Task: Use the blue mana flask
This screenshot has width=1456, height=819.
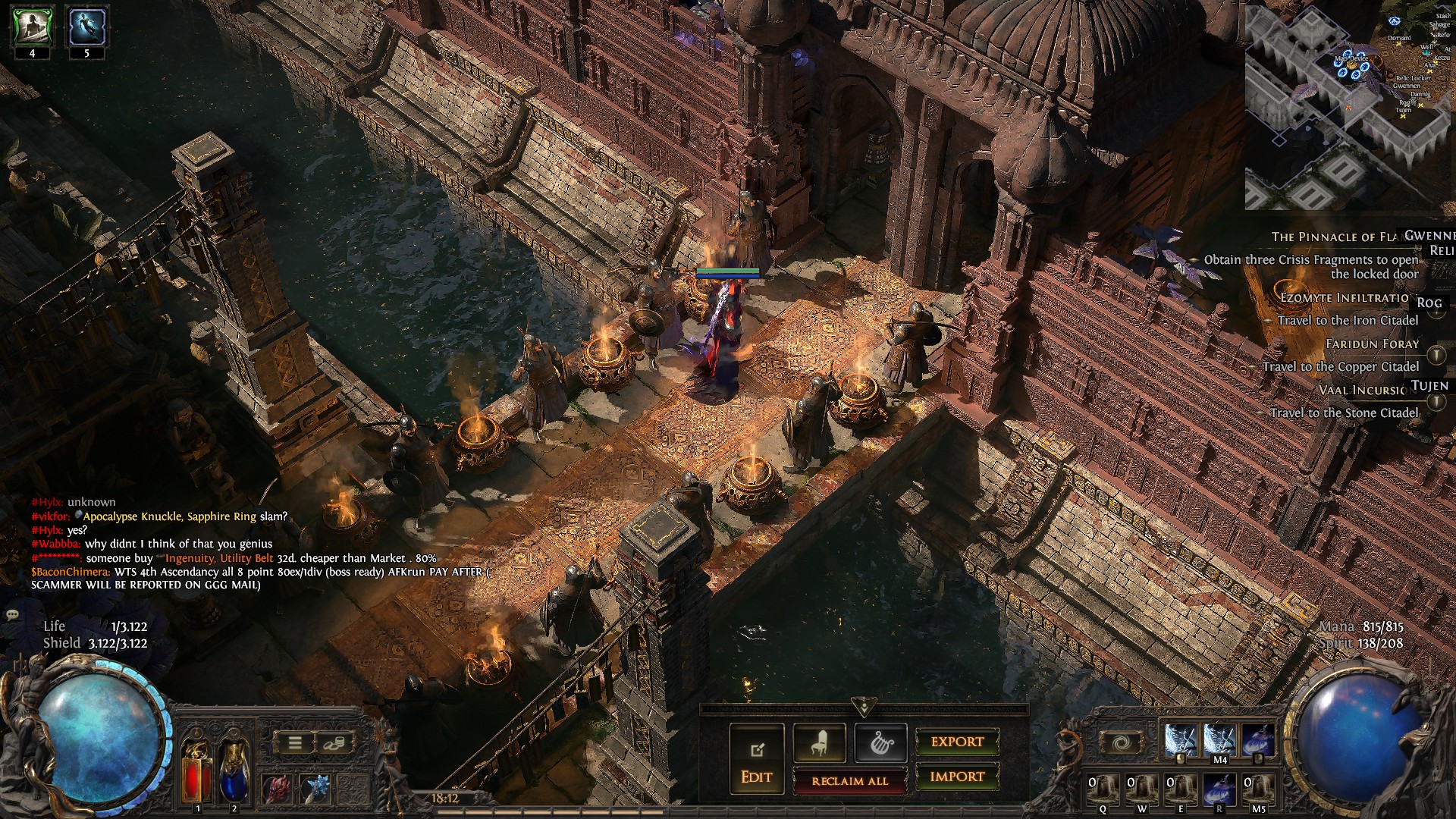Action: pyautogui.click(x=234, y=772)
